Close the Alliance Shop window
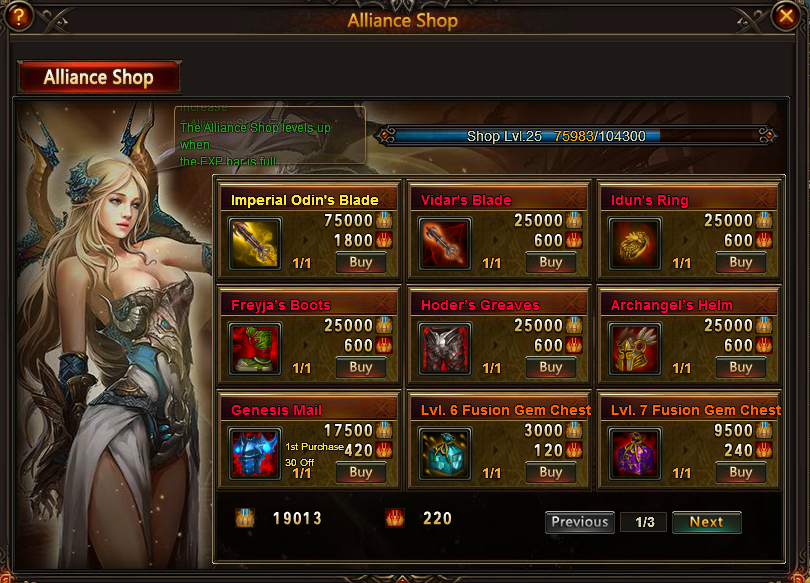810x583 pixels. pos(786,16)
